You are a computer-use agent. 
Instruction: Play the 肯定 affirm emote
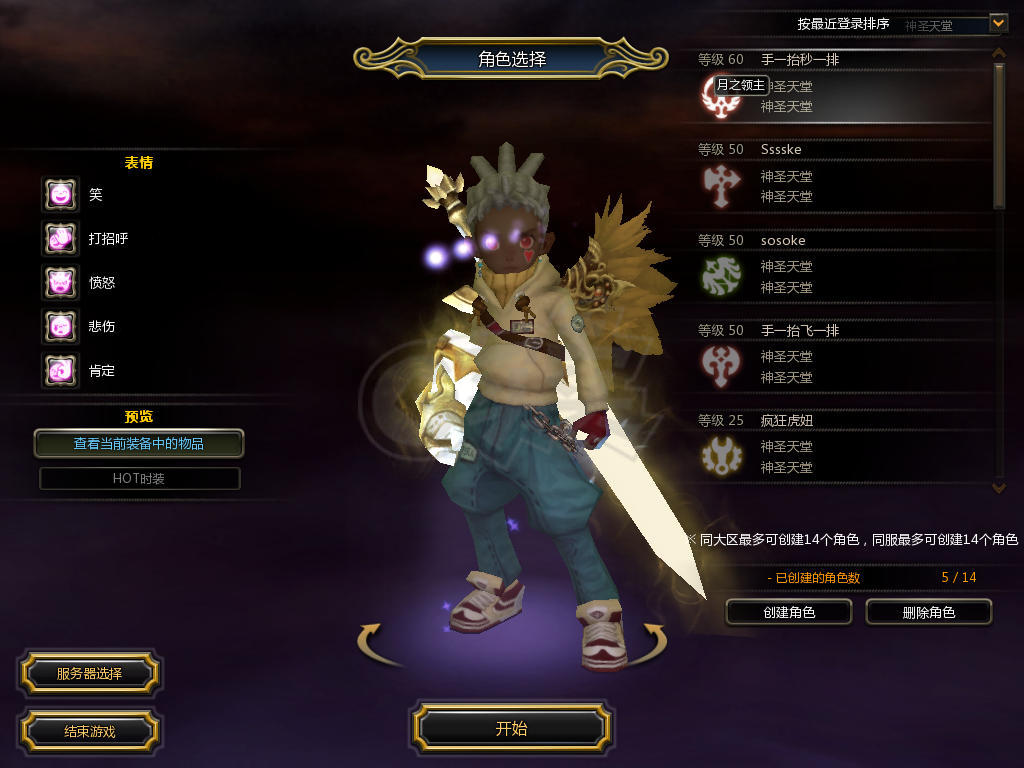(60, 371)
